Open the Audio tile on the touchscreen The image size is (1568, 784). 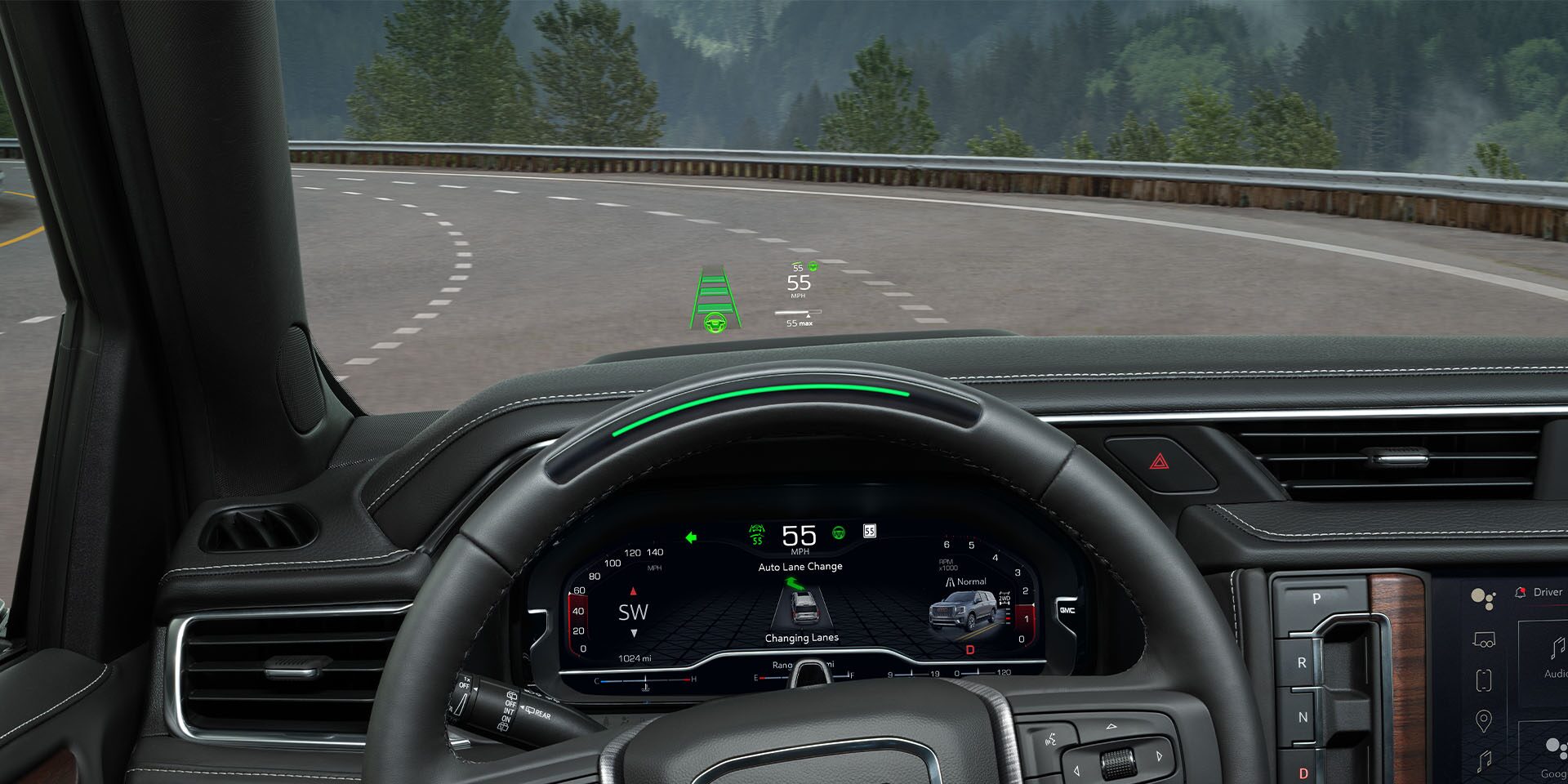[x=1552, y=658]
